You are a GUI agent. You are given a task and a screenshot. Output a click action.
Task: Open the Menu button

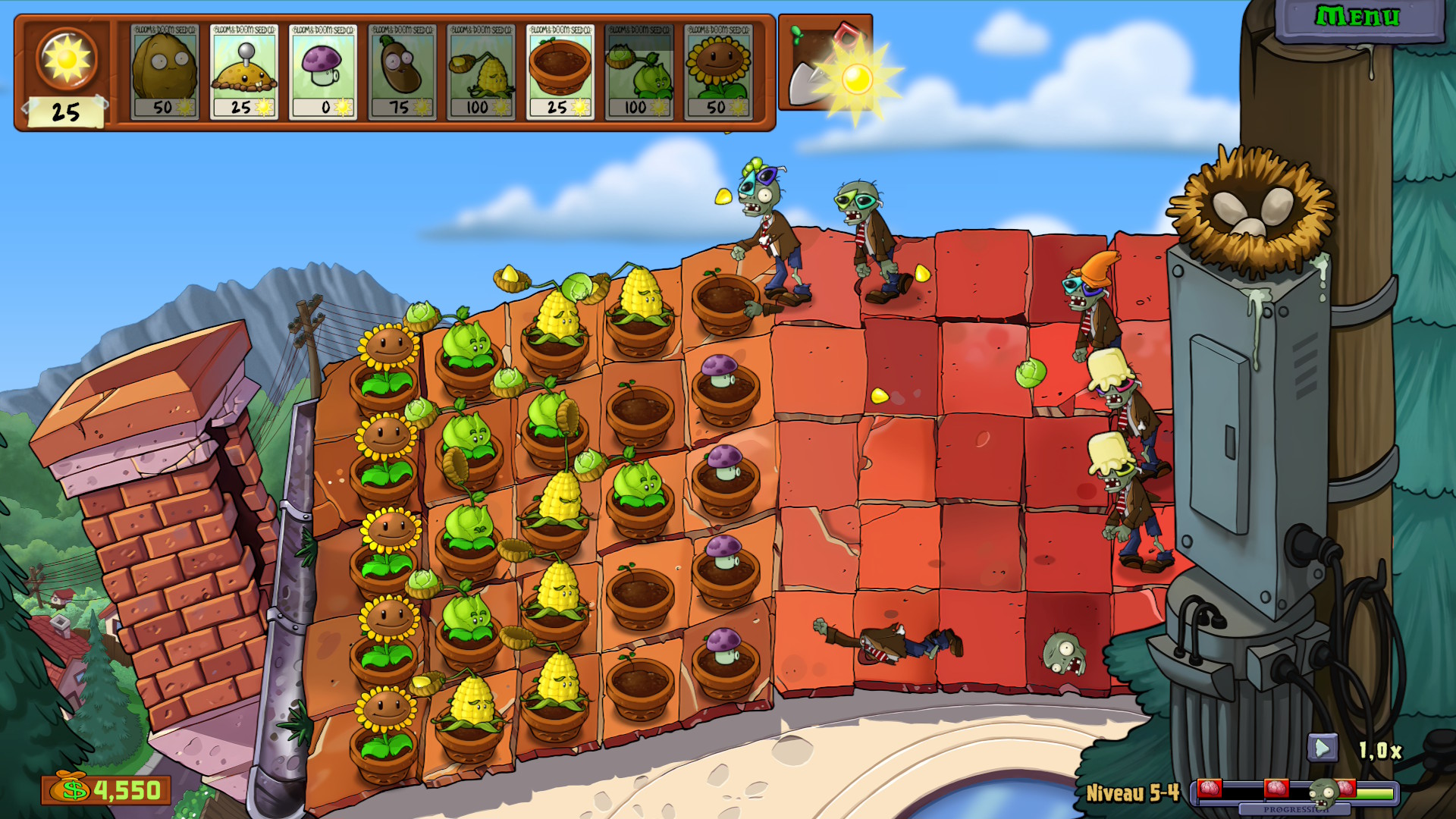coord(1357,17)
